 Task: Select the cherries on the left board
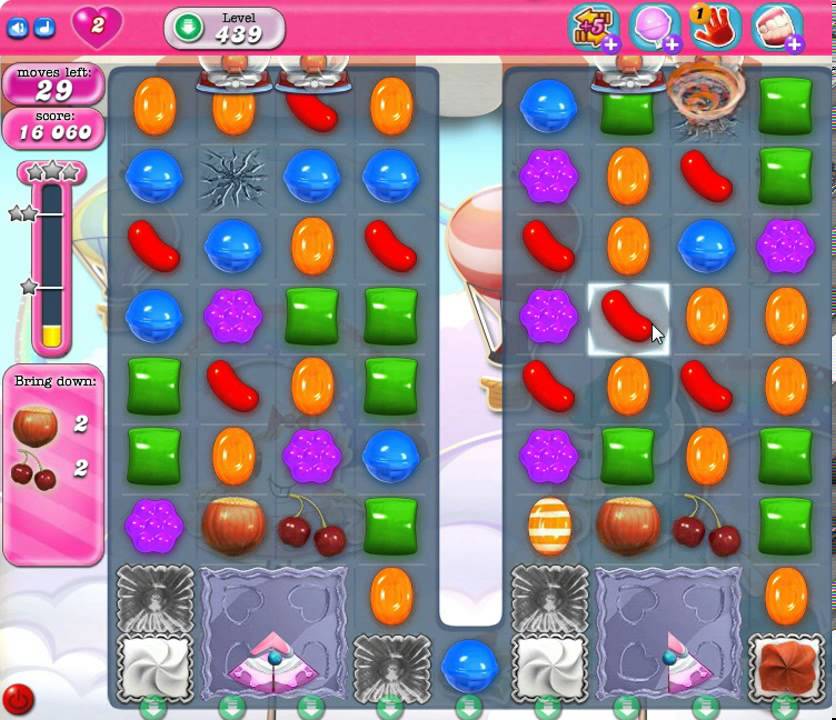(311, 526)
